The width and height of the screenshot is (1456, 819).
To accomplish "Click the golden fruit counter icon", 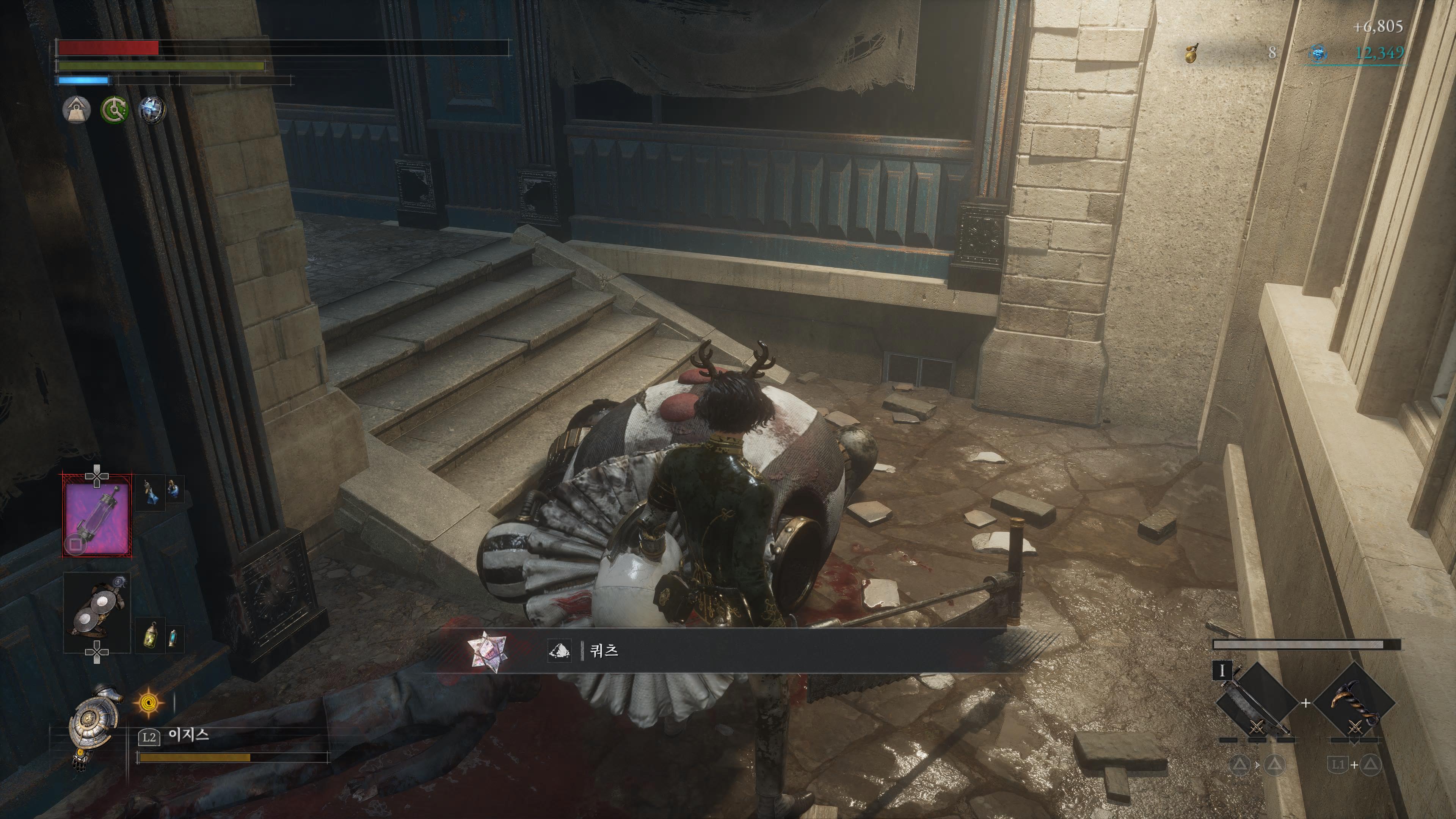I will (1191, 54).
